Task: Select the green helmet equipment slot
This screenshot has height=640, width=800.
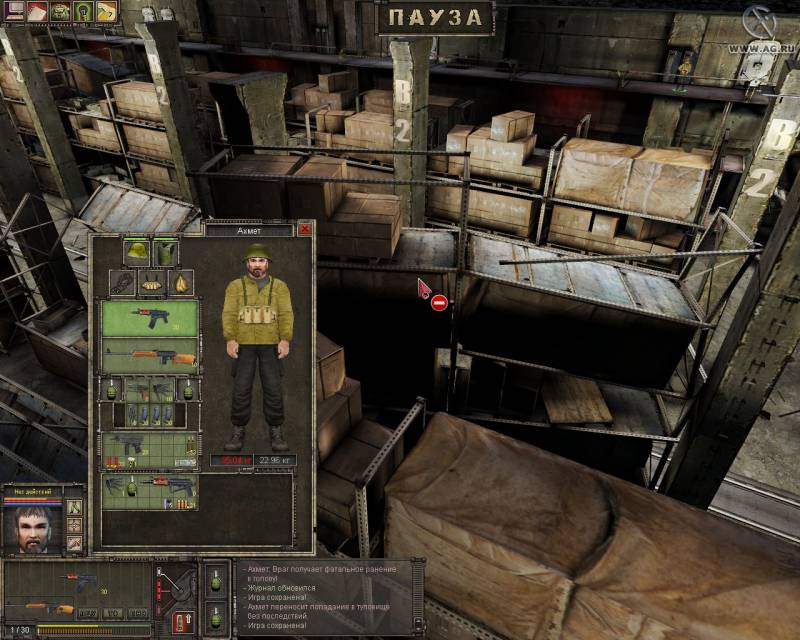Action: click(x=135, y=252)
